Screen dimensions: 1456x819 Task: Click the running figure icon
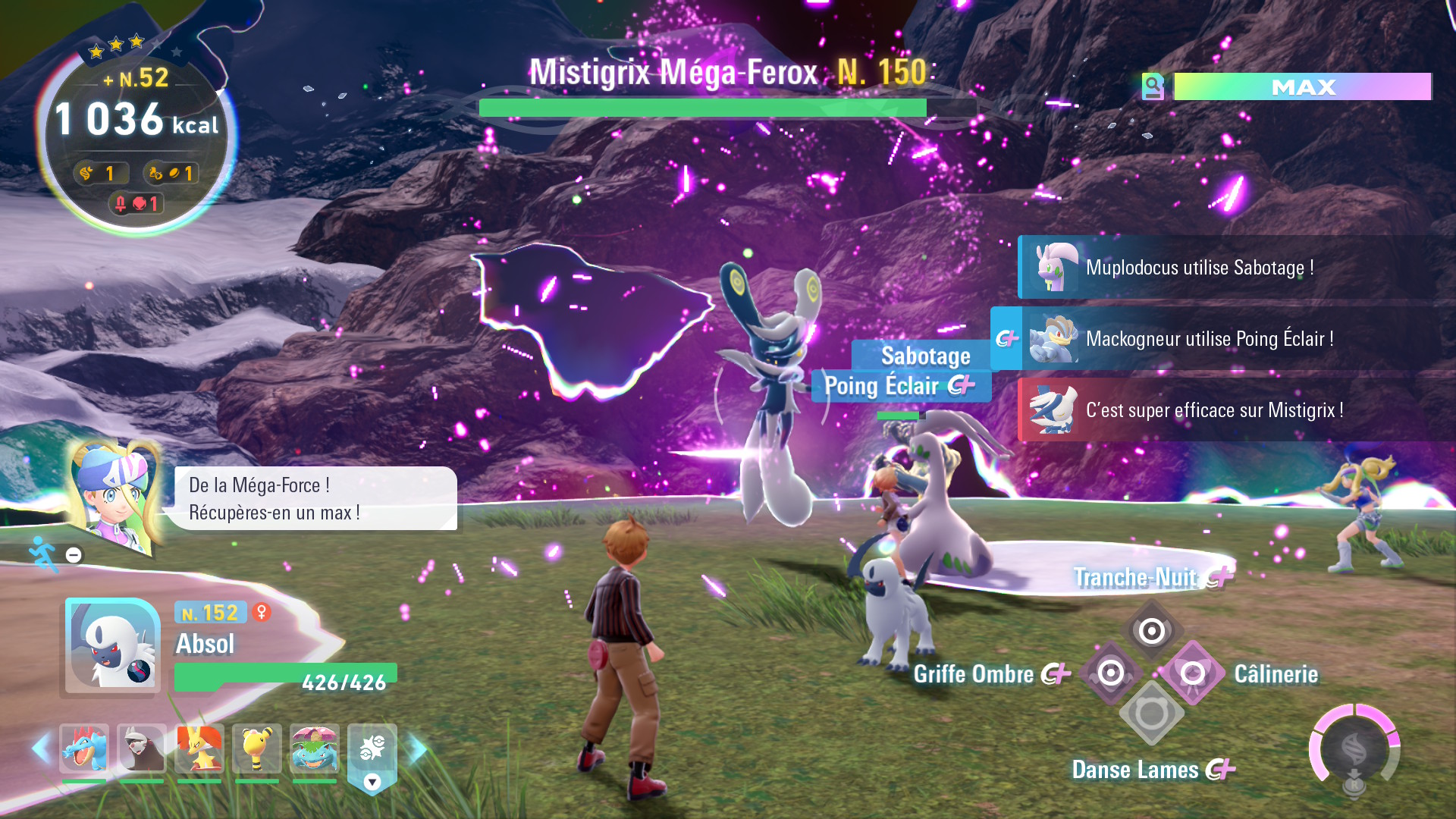[44, 554]
